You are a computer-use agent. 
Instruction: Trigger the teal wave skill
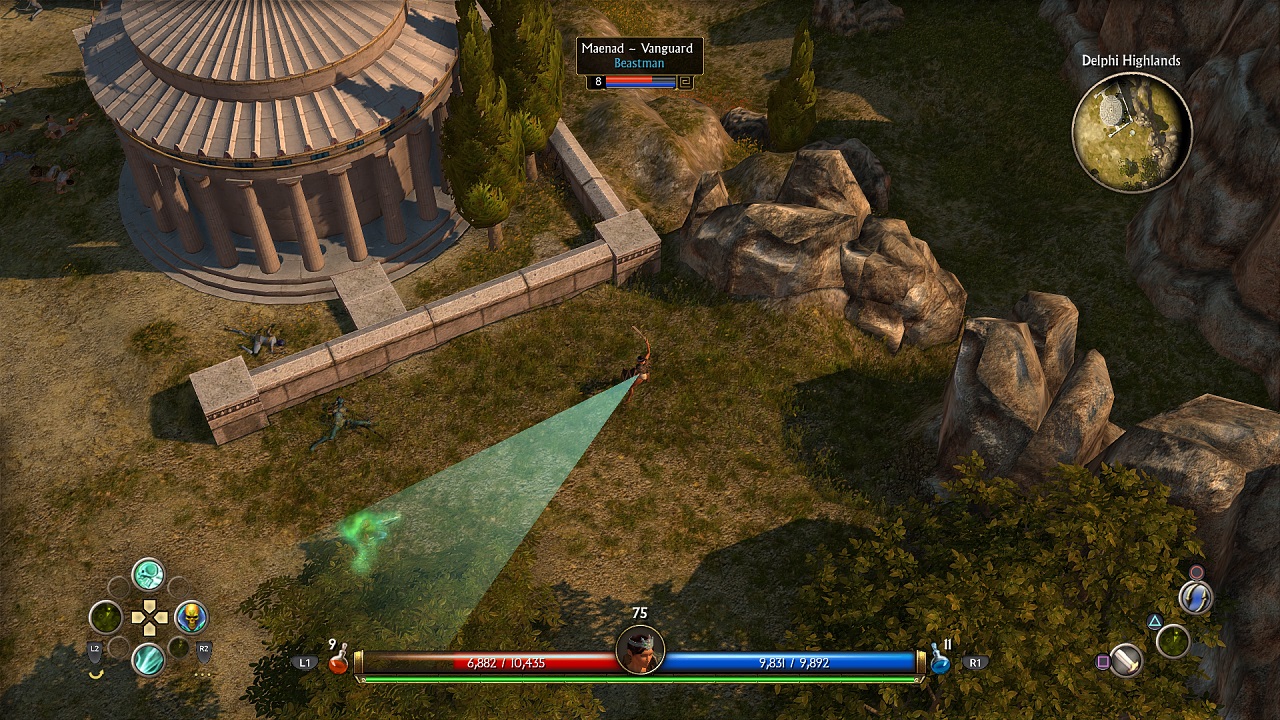148,660
